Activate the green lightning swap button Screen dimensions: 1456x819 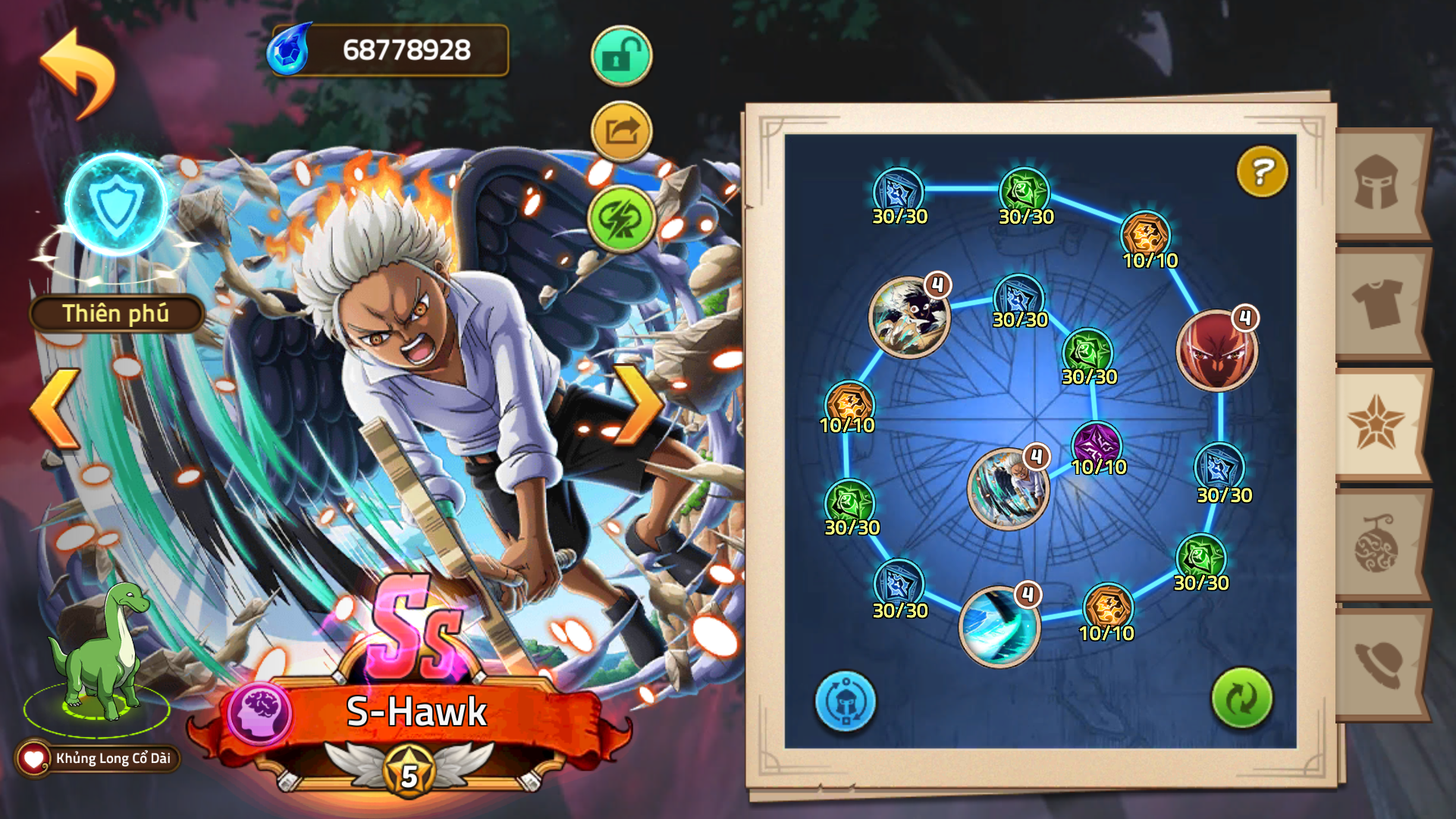621,218
